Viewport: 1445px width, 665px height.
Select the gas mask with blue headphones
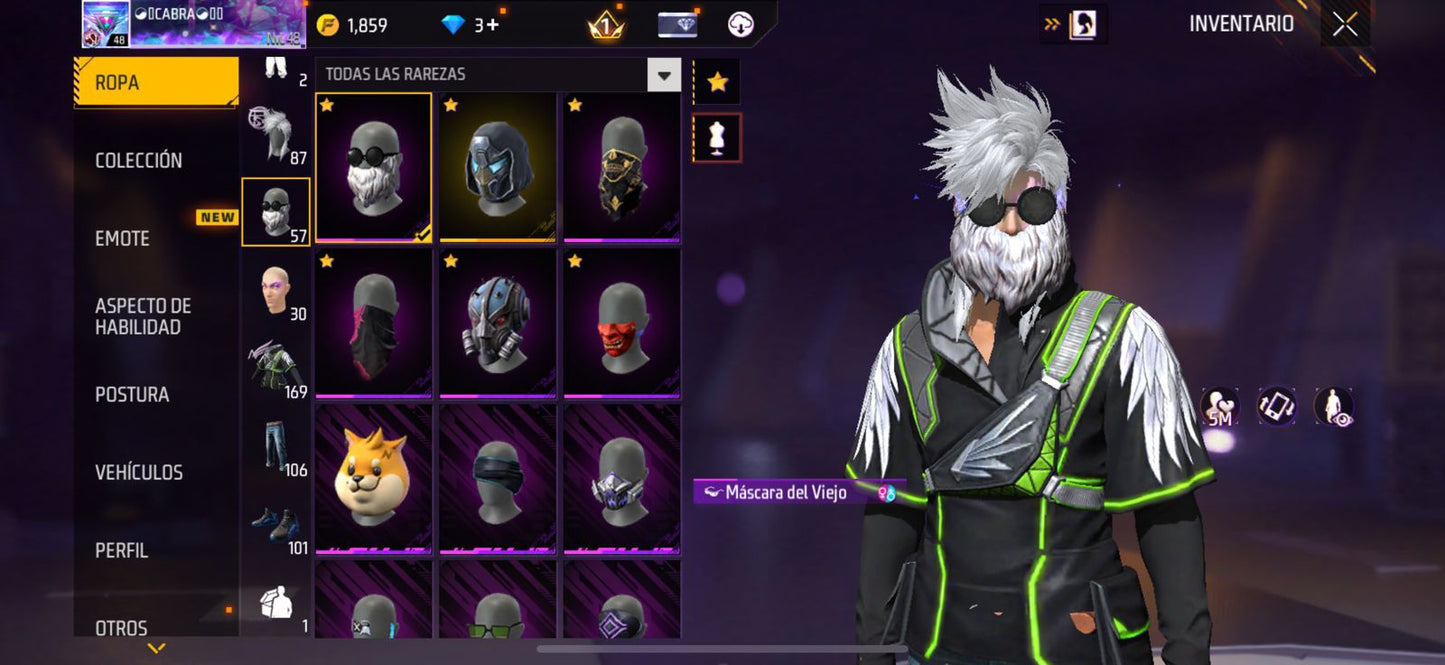pos(498,323)
